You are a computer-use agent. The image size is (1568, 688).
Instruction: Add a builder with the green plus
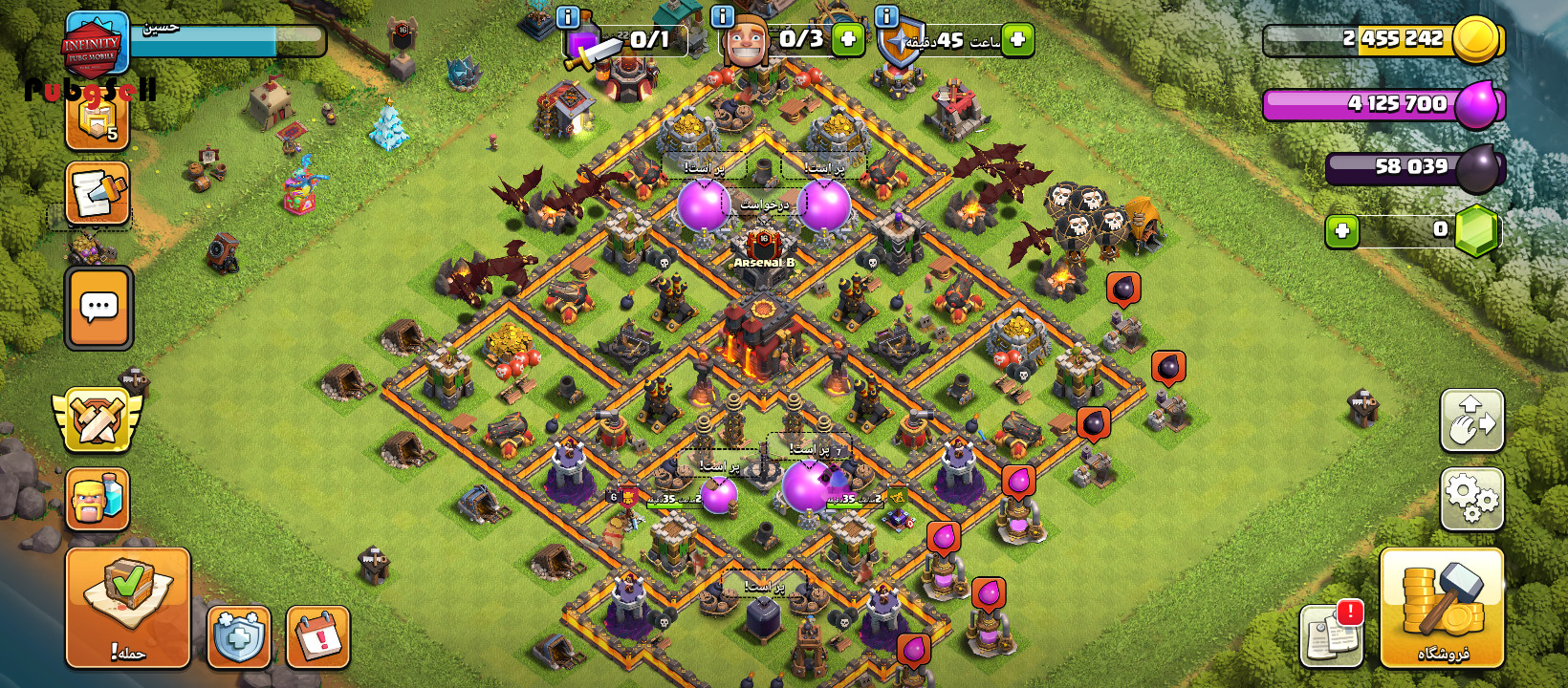848,40
